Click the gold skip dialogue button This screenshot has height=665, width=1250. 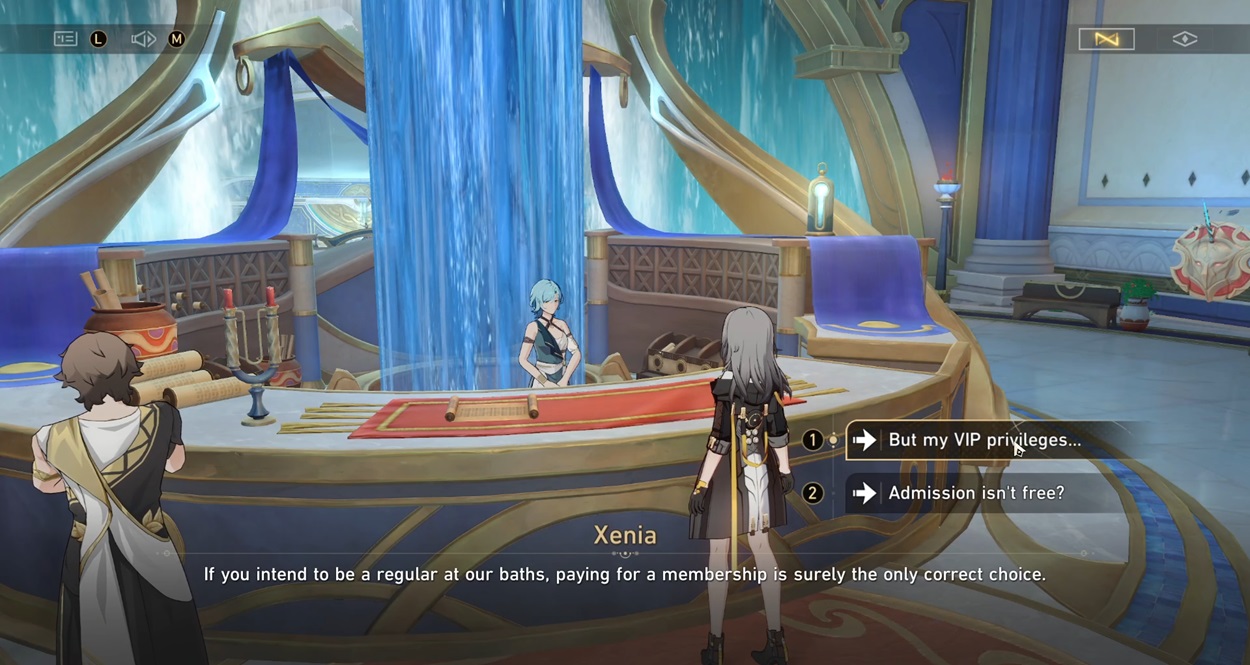click(1106, 39)
